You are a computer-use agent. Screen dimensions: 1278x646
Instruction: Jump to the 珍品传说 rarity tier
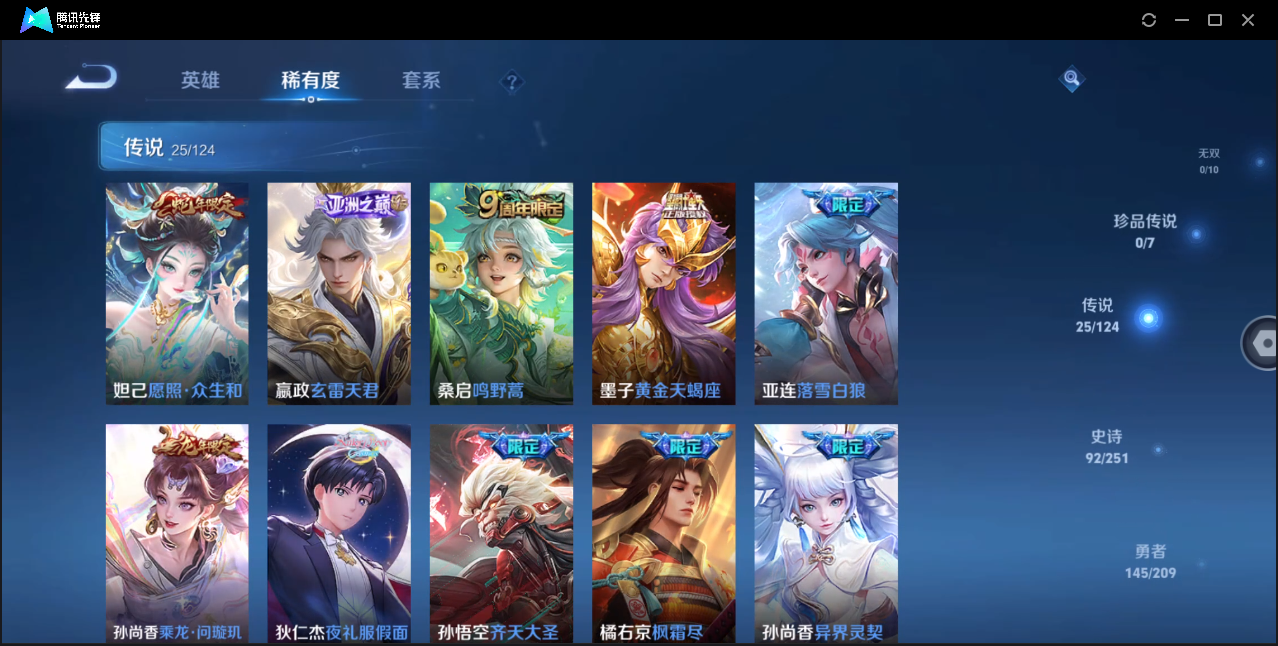pyautogui.click(x=1145, y=230)
